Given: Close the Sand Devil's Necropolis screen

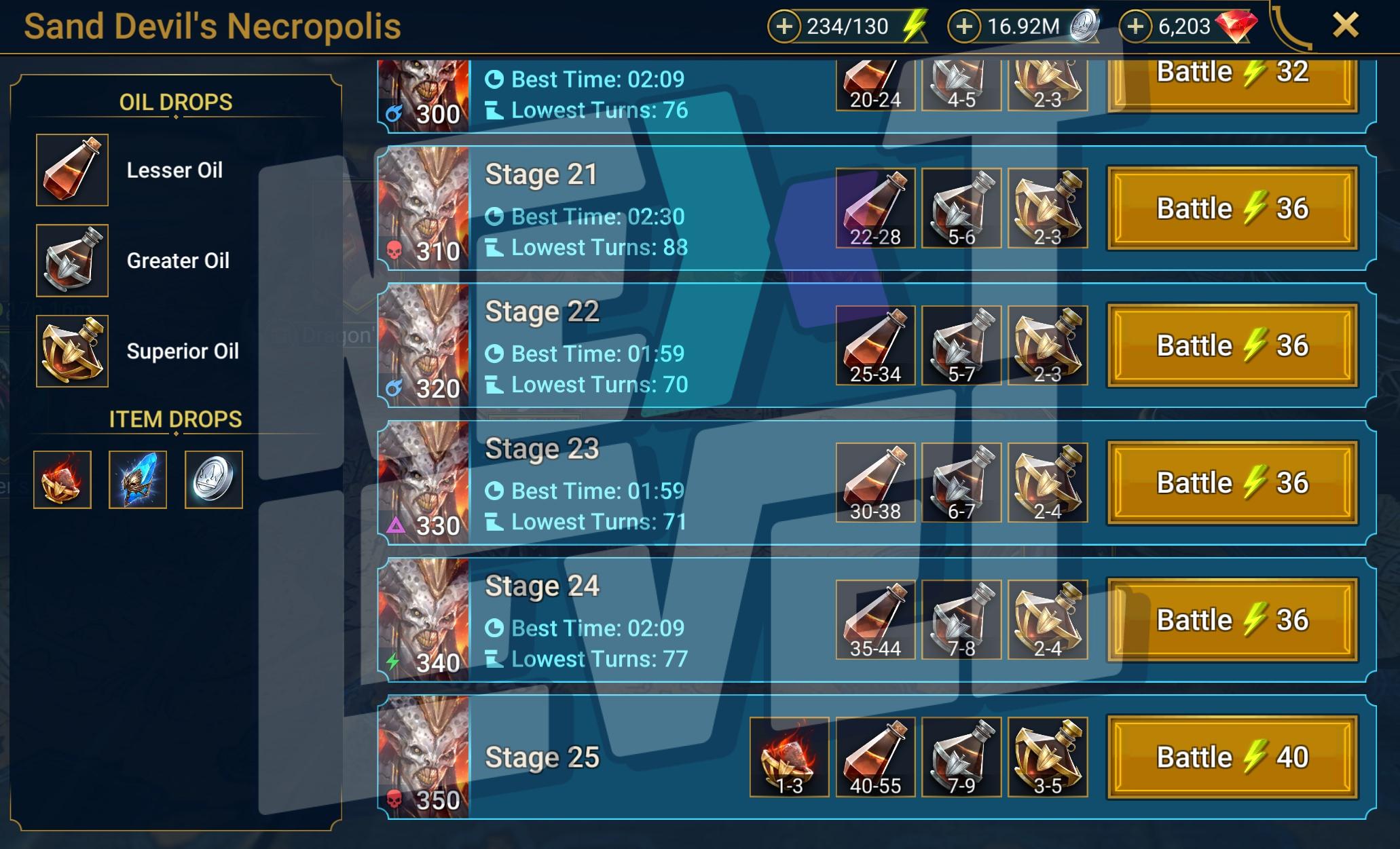Looking at the screenshot, I should point(1345,26).
